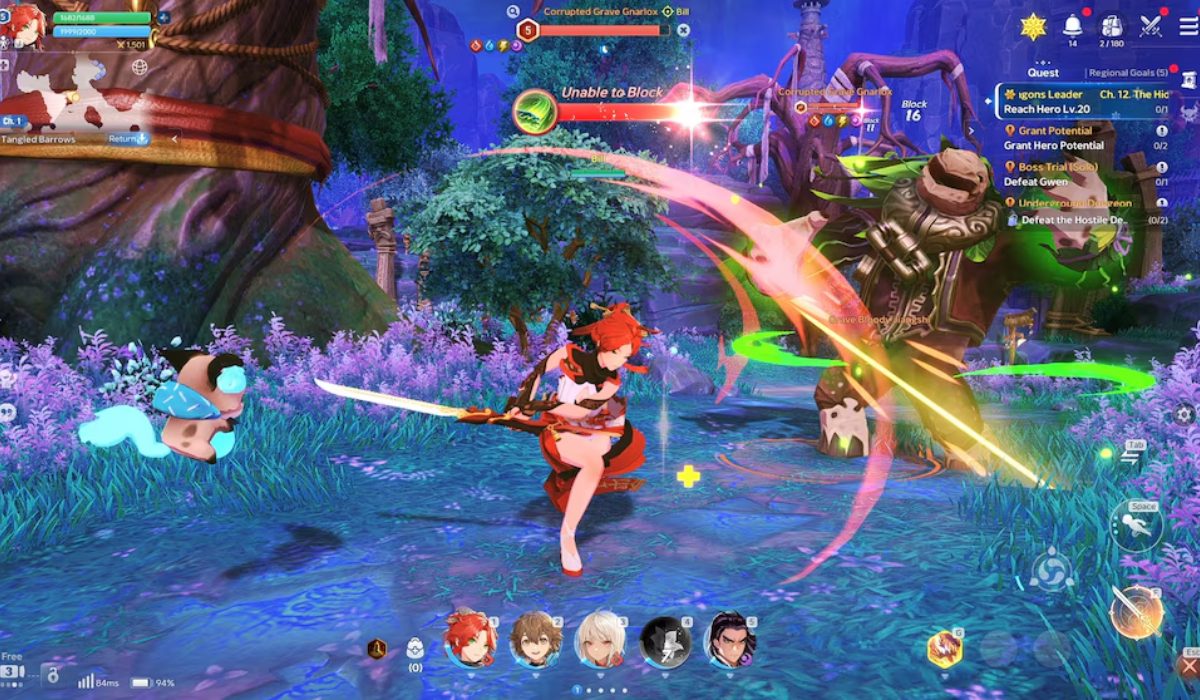Viewport: 1200px width, 700px height.
Task: Choose the dark-haired fifth hero portrait
Action: pos(730,640)
